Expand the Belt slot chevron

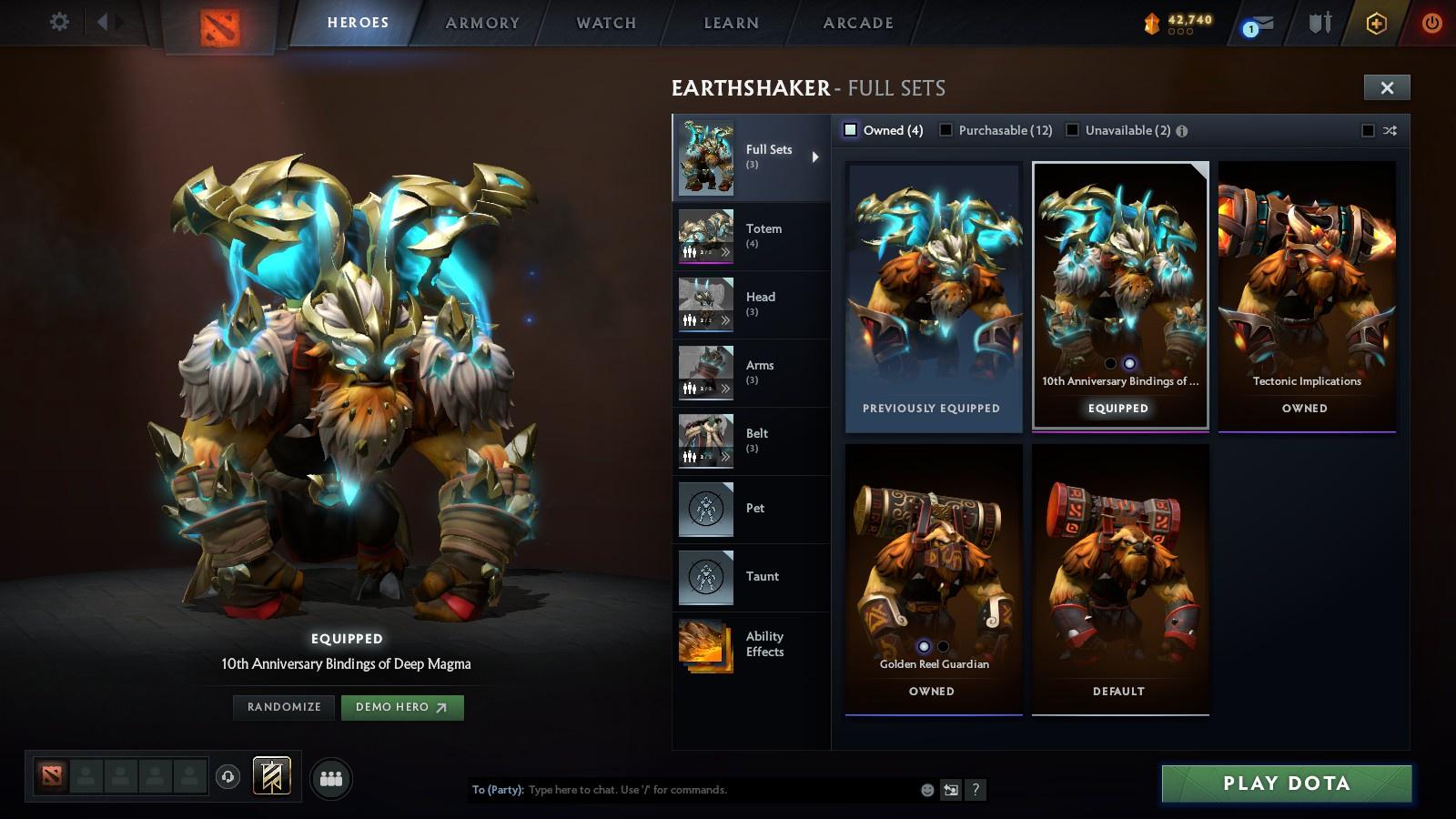click(x=726, y=457)
